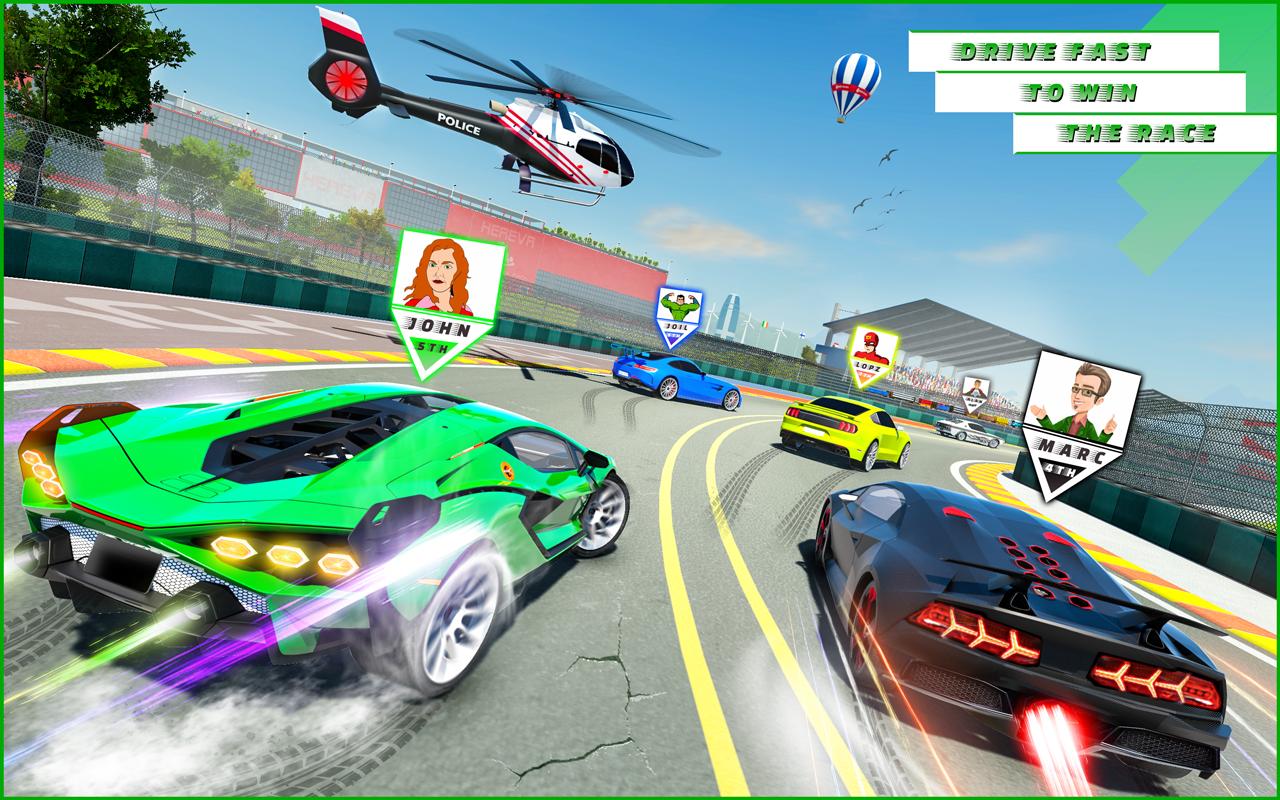Tap the JOIL superhero avatar badge
Viewport: 1280px width, 800px height.
click(x=678, y=308)
